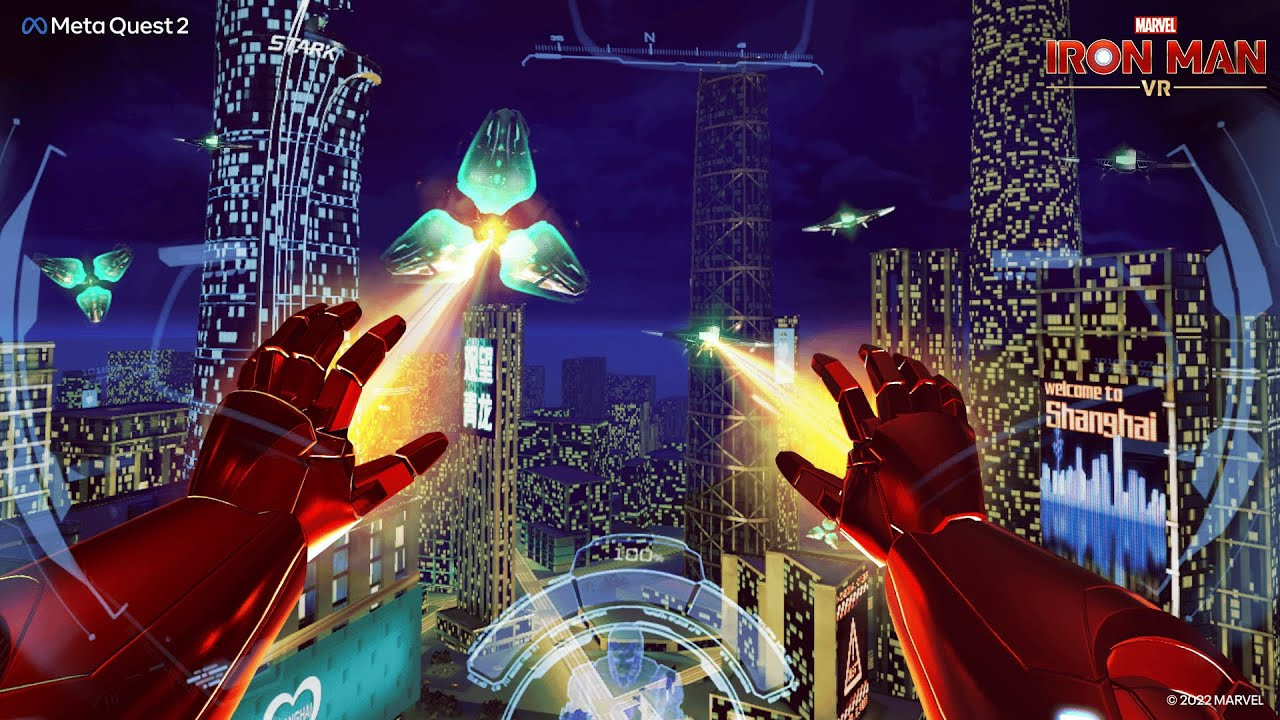Click the compass heading bar marked N
The height and width of the screenshot is (720, 1280).
click(x=650, y=46)
